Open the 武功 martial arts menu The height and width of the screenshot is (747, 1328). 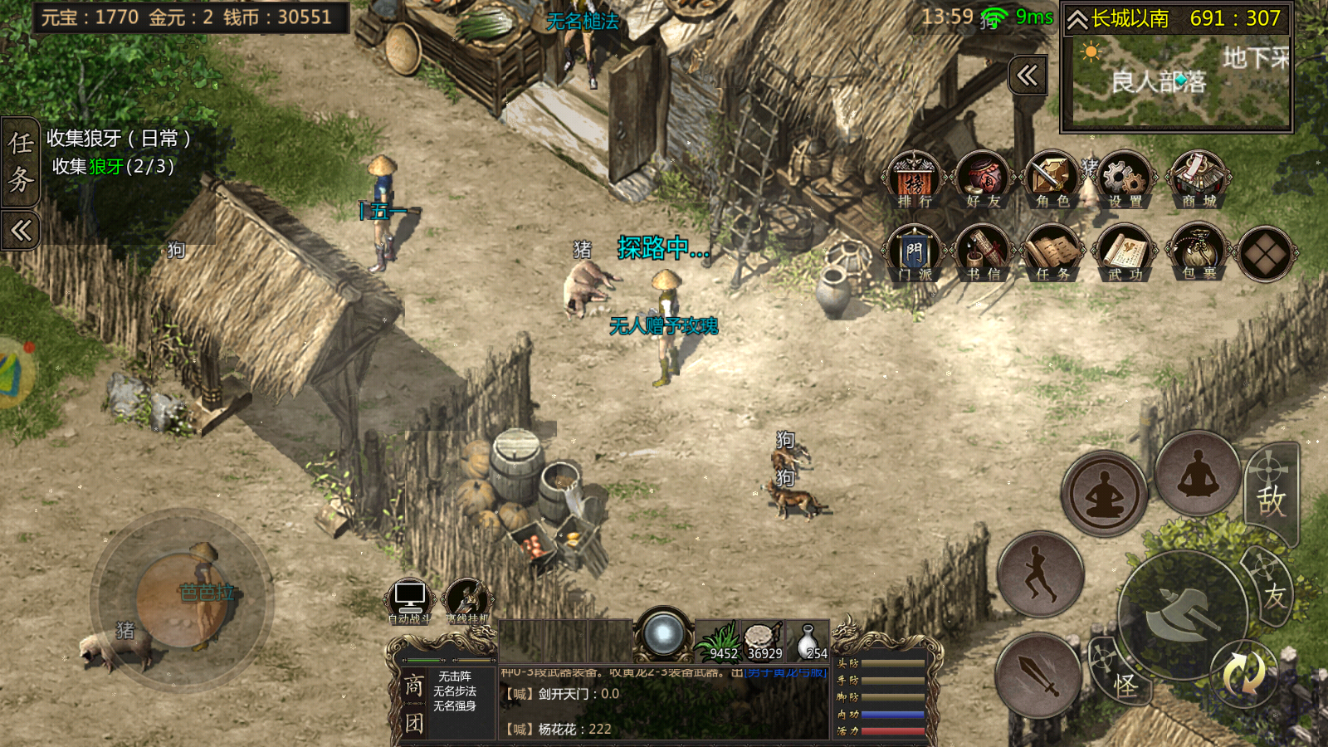(x=1124, y=252)
